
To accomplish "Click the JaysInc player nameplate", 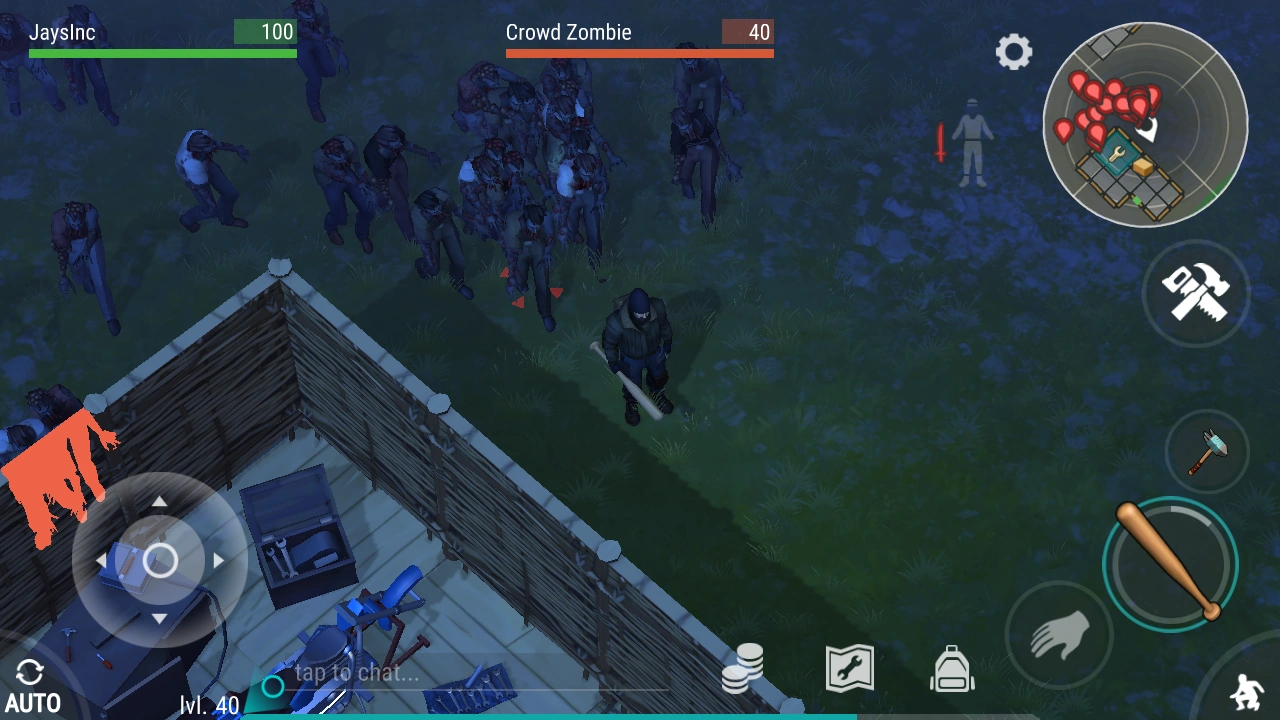I will coord(64,32).
